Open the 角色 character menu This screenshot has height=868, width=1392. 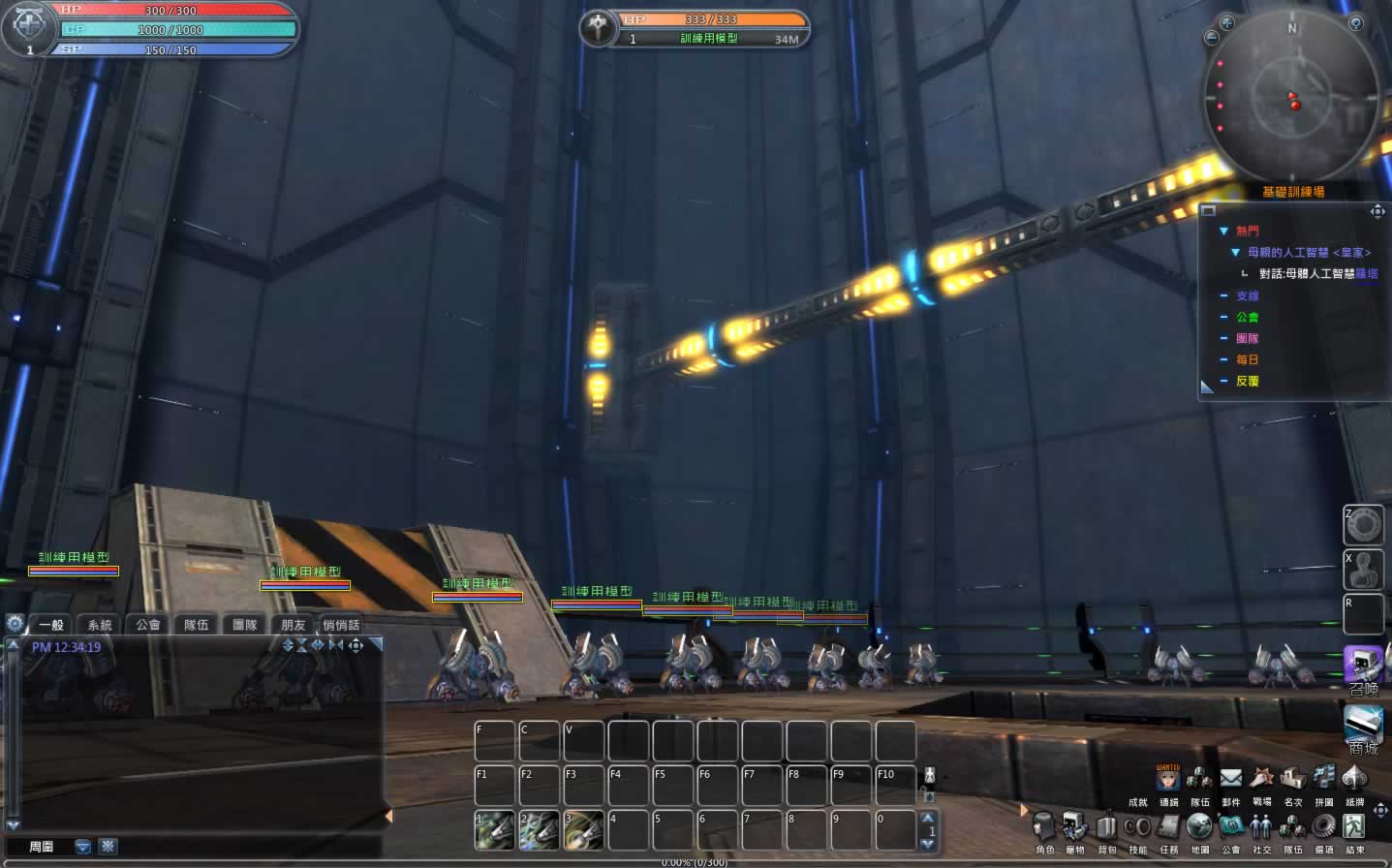pos(1044,828)
